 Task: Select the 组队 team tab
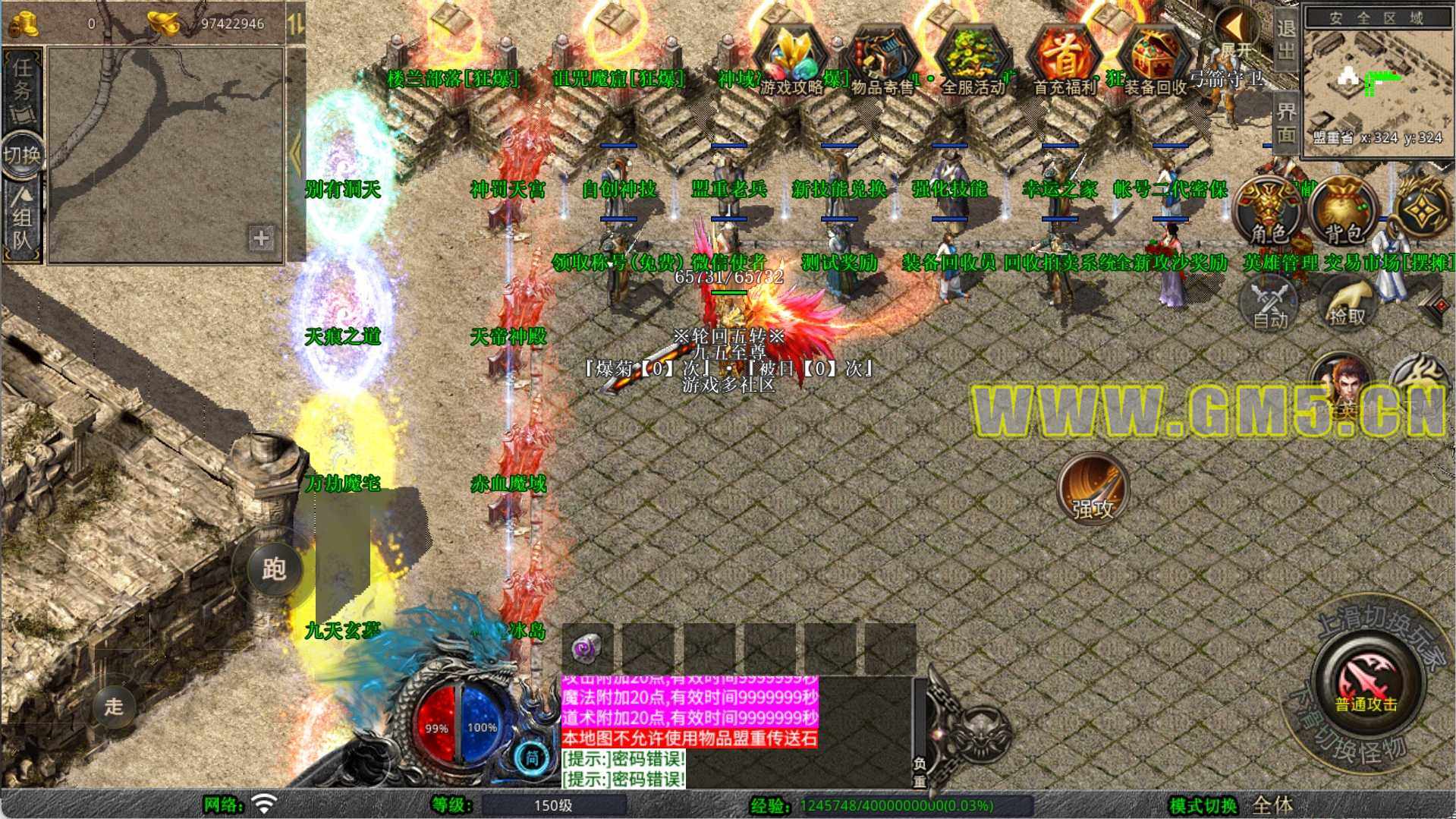[x=21, y=220]
